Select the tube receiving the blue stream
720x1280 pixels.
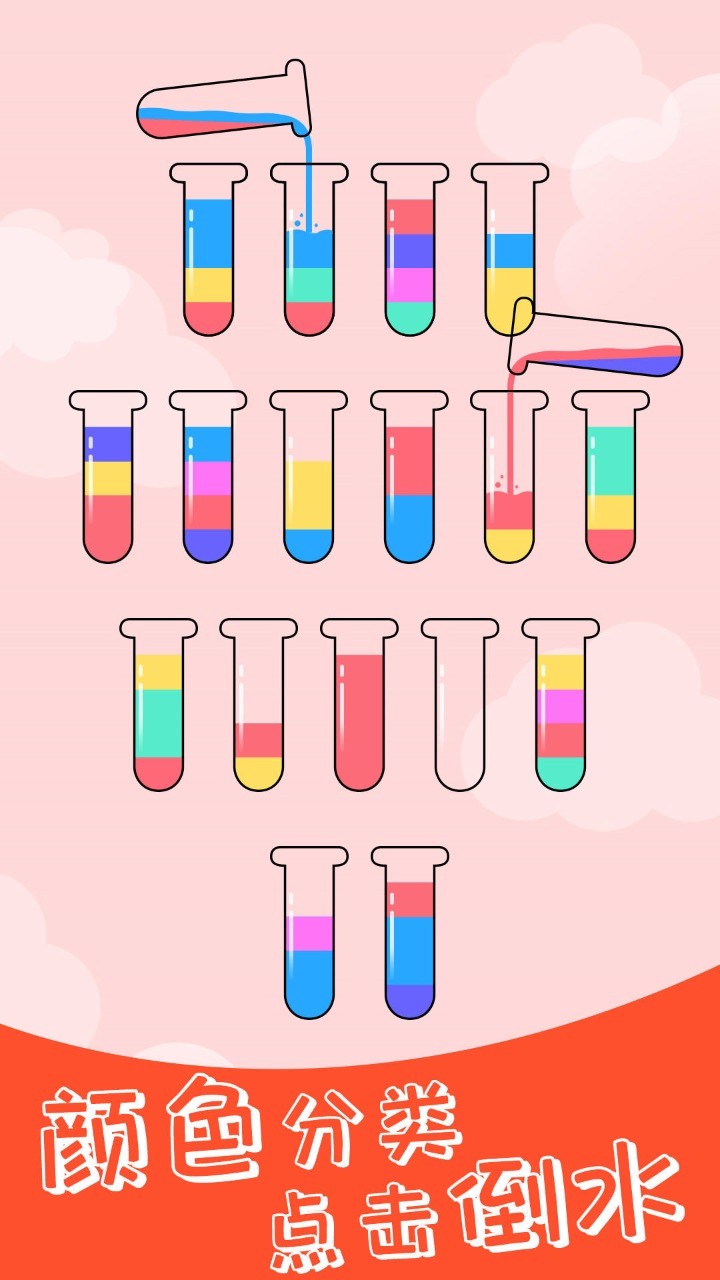(x=309, y=270)
